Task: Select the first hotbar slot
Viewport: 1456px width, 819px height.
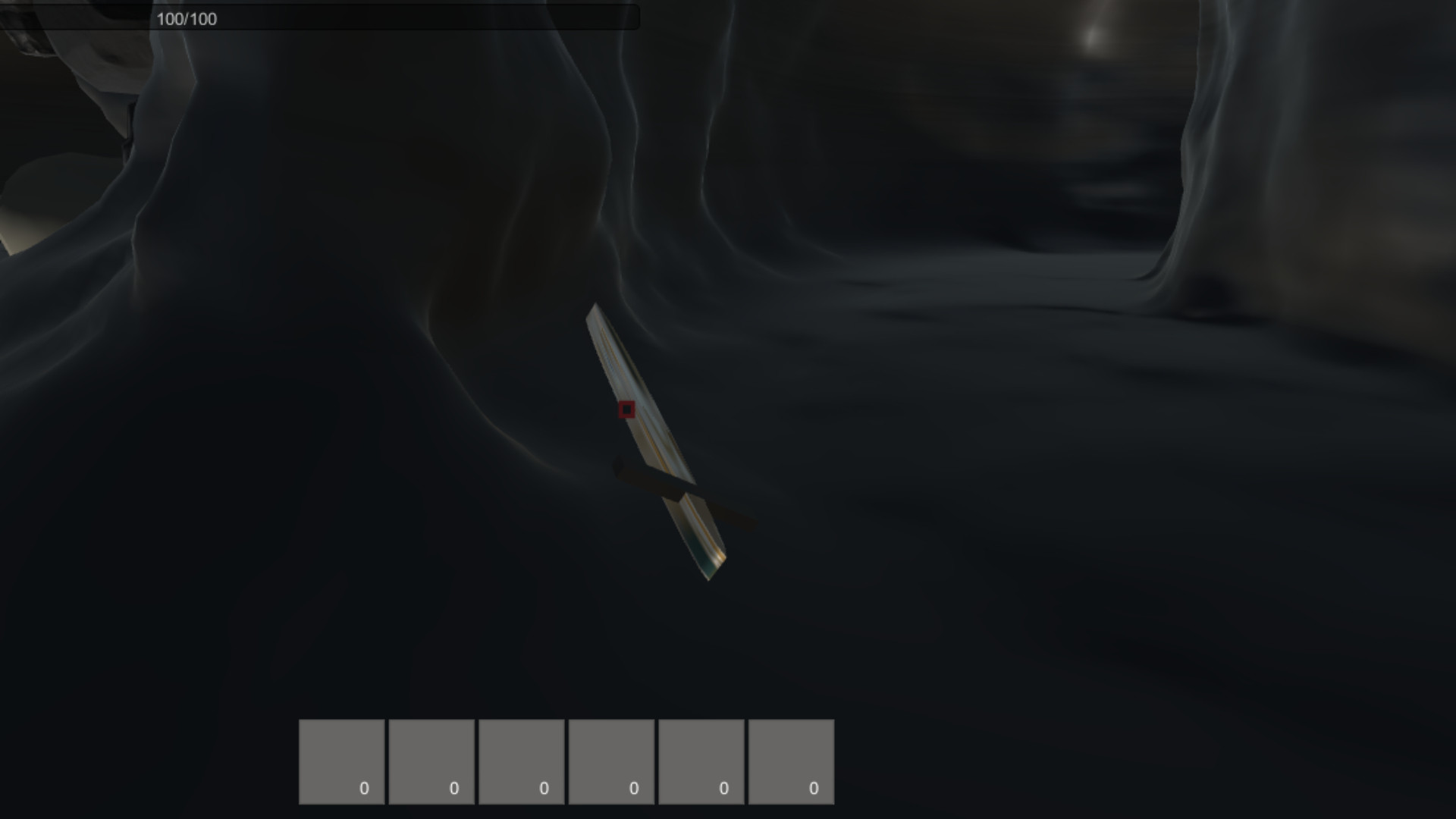Action: coord(342,761)
